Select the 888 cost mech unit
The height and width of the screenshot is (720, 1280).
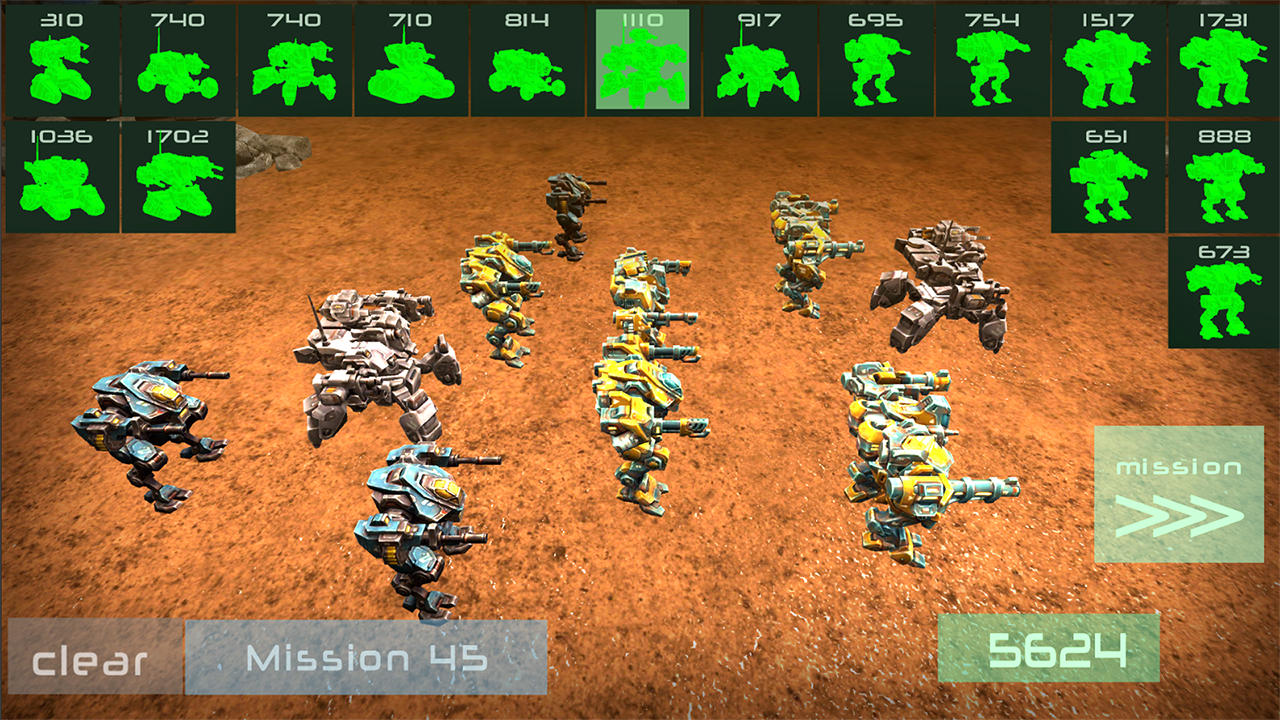pyautogui.click(x=1222, y=175)
